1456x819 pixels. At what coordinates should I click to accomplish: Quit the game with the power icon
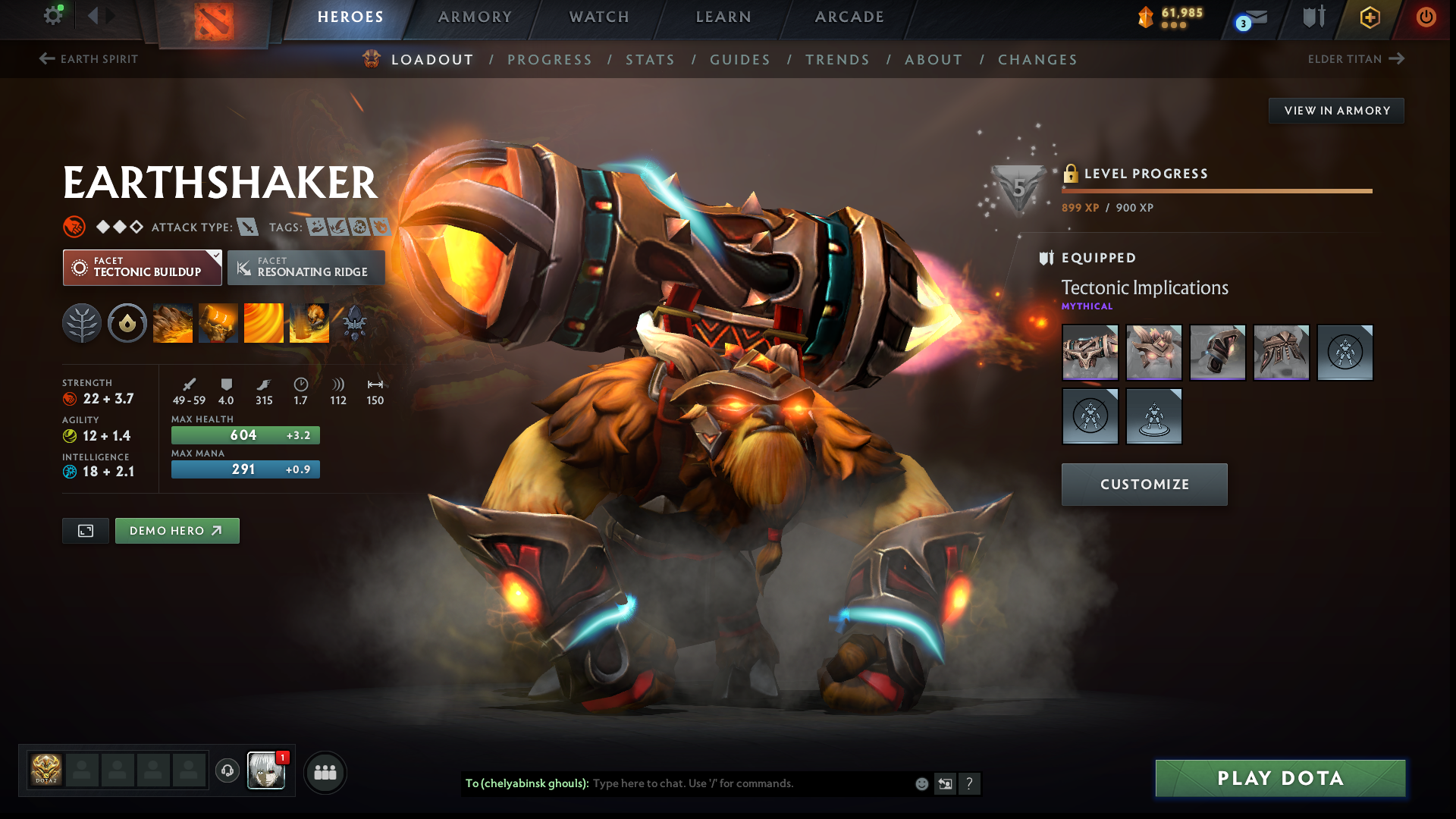(1426, 17)
